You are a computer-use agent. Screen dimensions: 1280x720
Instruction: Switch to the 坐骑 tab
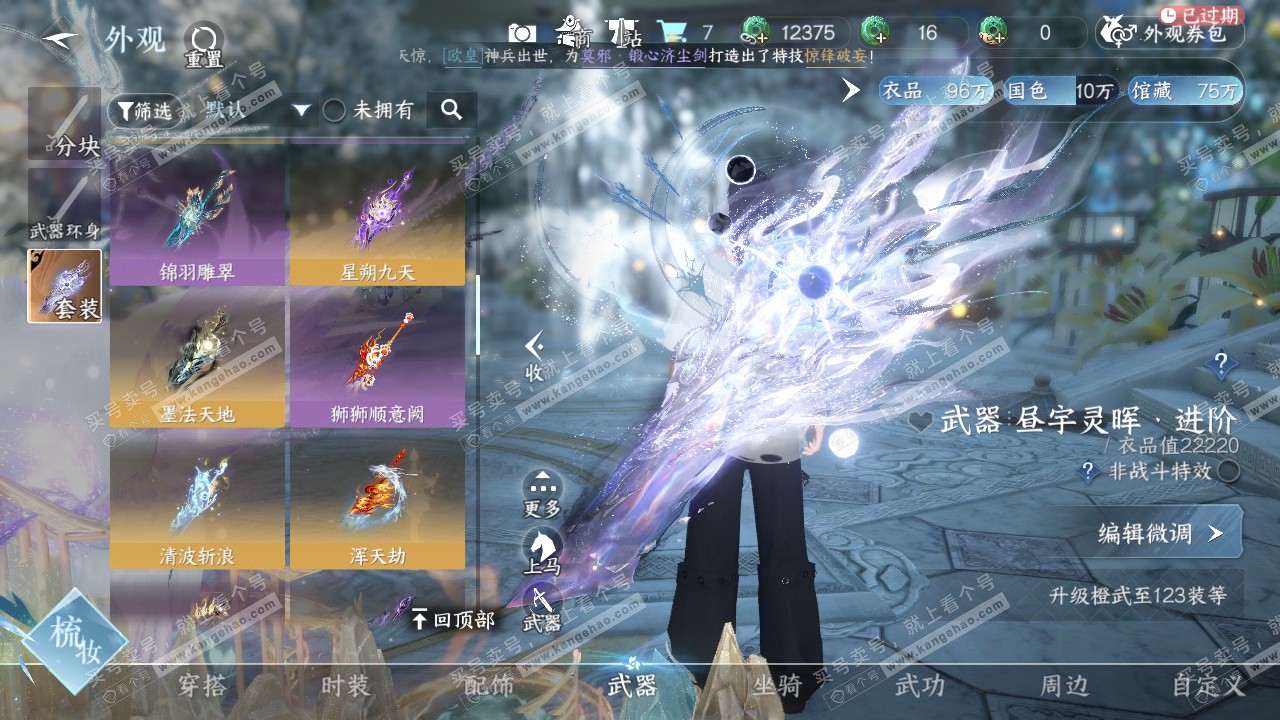point(777,686)
